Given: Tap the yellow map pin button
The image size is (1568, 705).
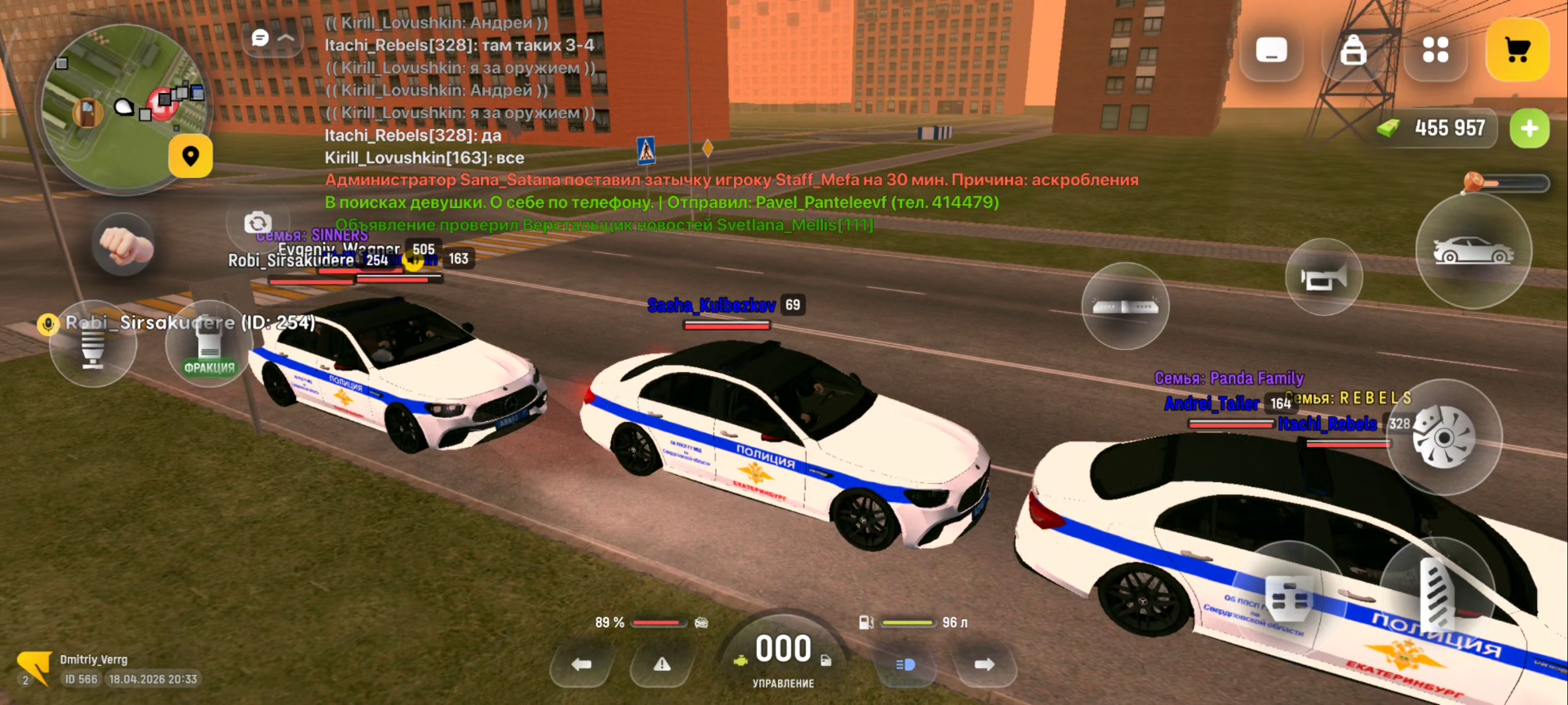Looking at the screenshot, I should 191,157.
